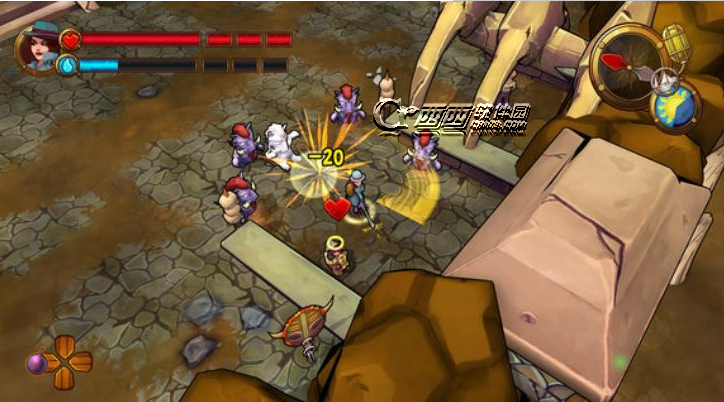Select the yellow lantern icon
Viewport: 724px width, 402px height.
coord(677,41)
